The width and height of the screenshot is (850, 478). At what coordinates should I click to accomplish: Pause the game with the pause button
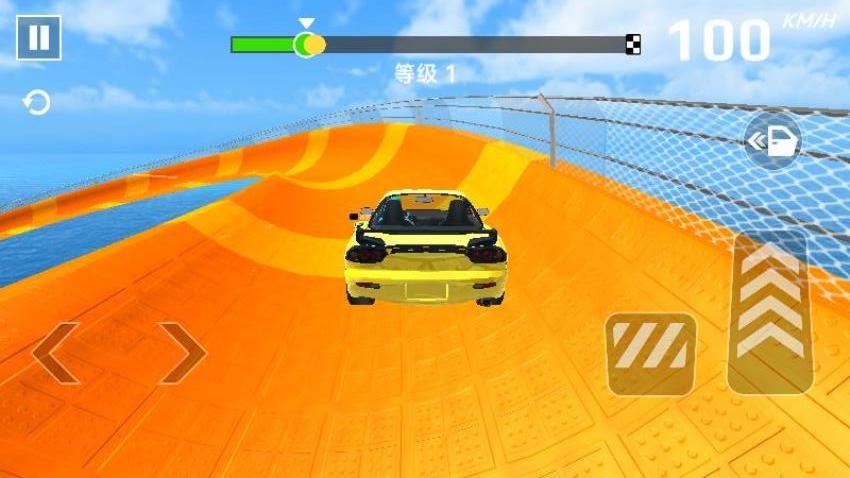pyautogui.click(x=38, y=37)
